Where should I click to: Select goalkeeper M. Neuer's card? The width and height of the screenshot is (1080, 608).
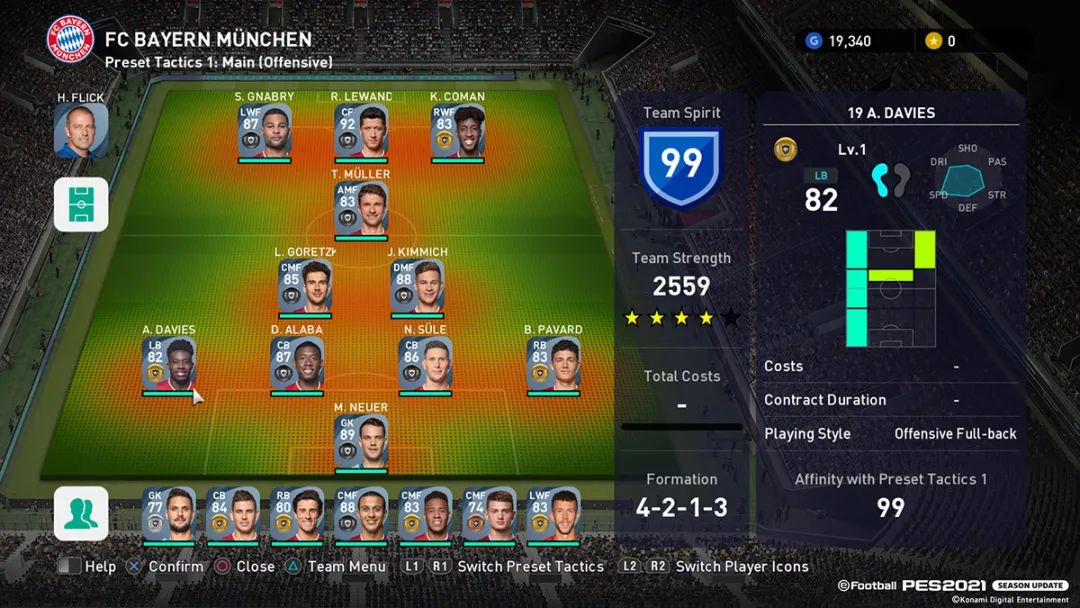tap(361, 441)
